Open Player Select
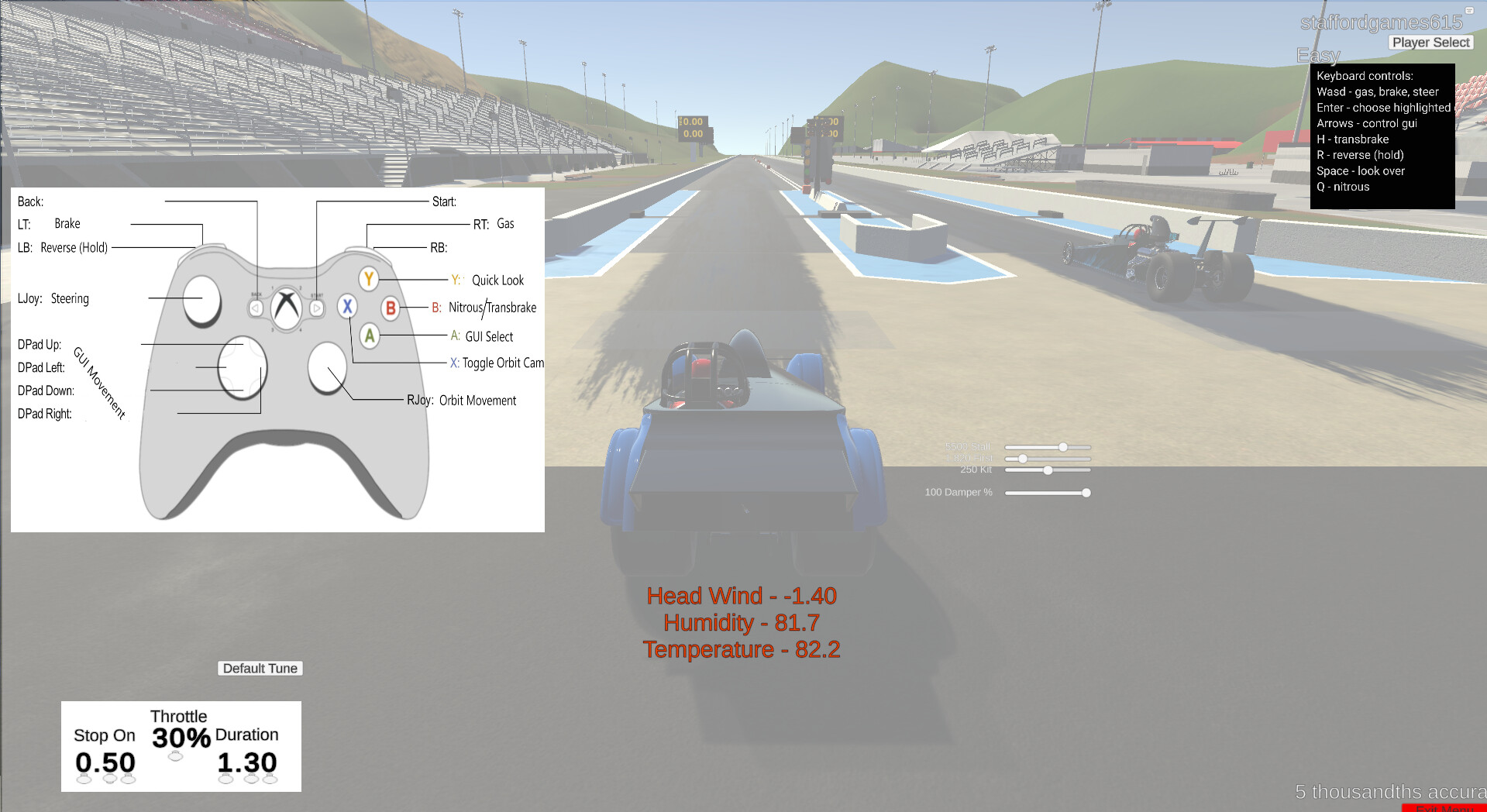Image resolution: width=1487 pixels, height=812 pixels. click(1430, 42)
